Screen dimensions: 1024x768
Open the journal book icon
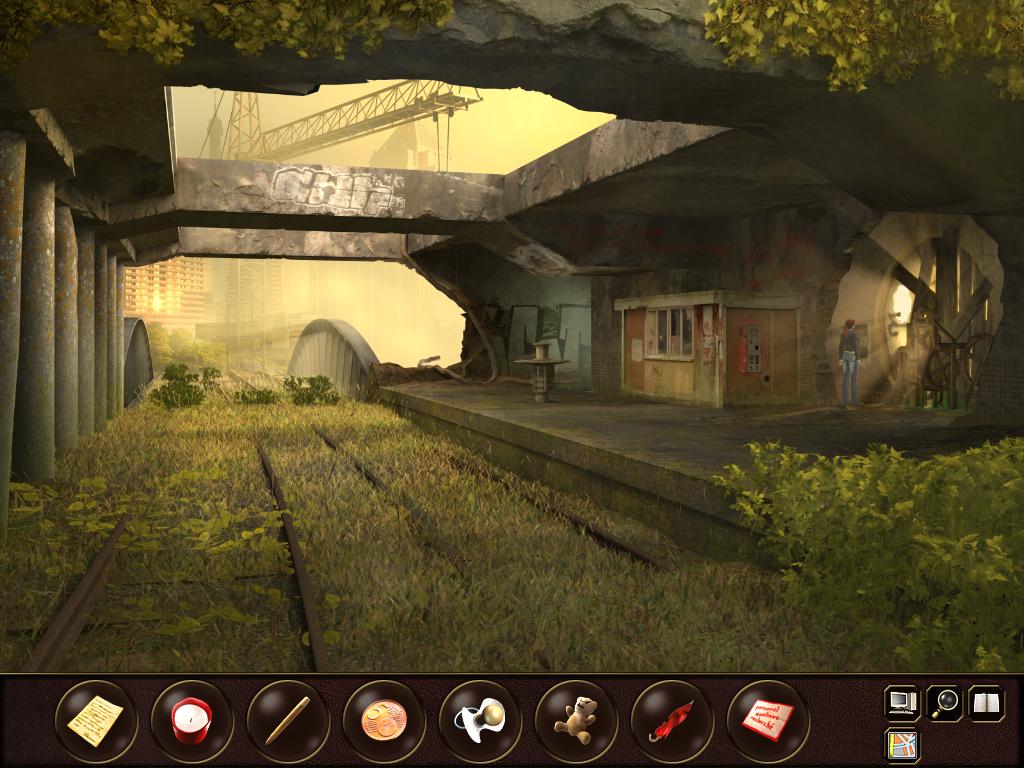point(986,702)
